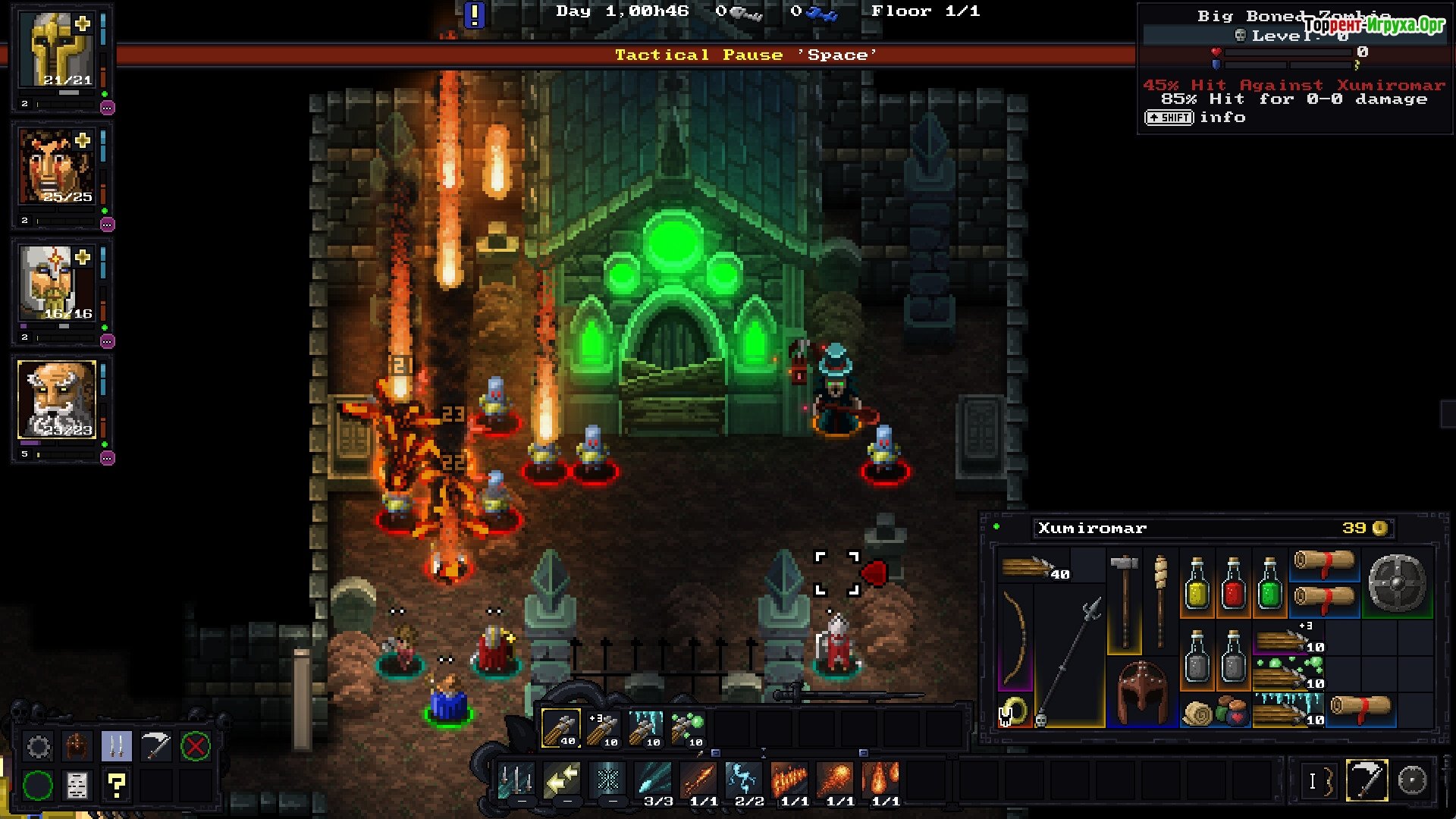Open the gear settings button
Screen dimensions: 1456x819
point(39,747)
